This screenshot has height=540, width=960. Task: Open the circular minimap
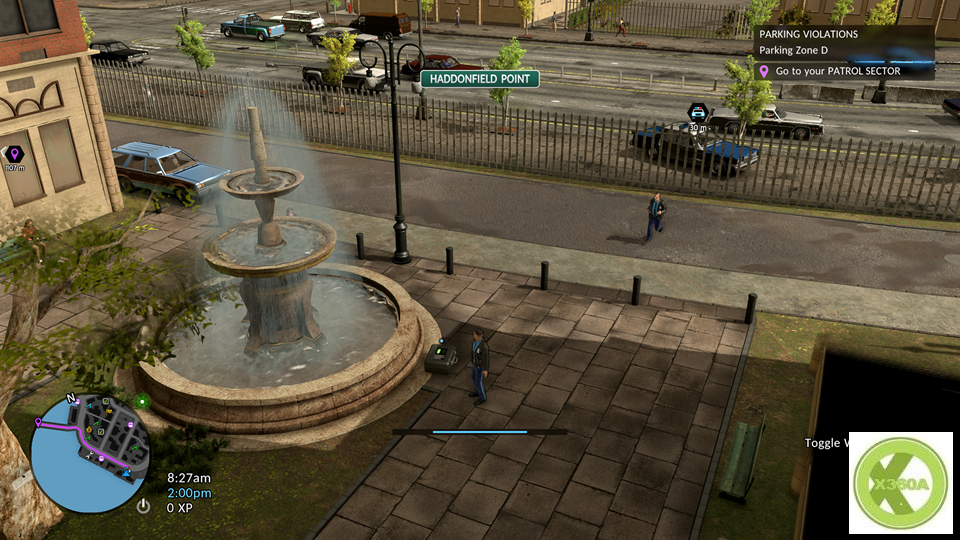pos(91,451)
